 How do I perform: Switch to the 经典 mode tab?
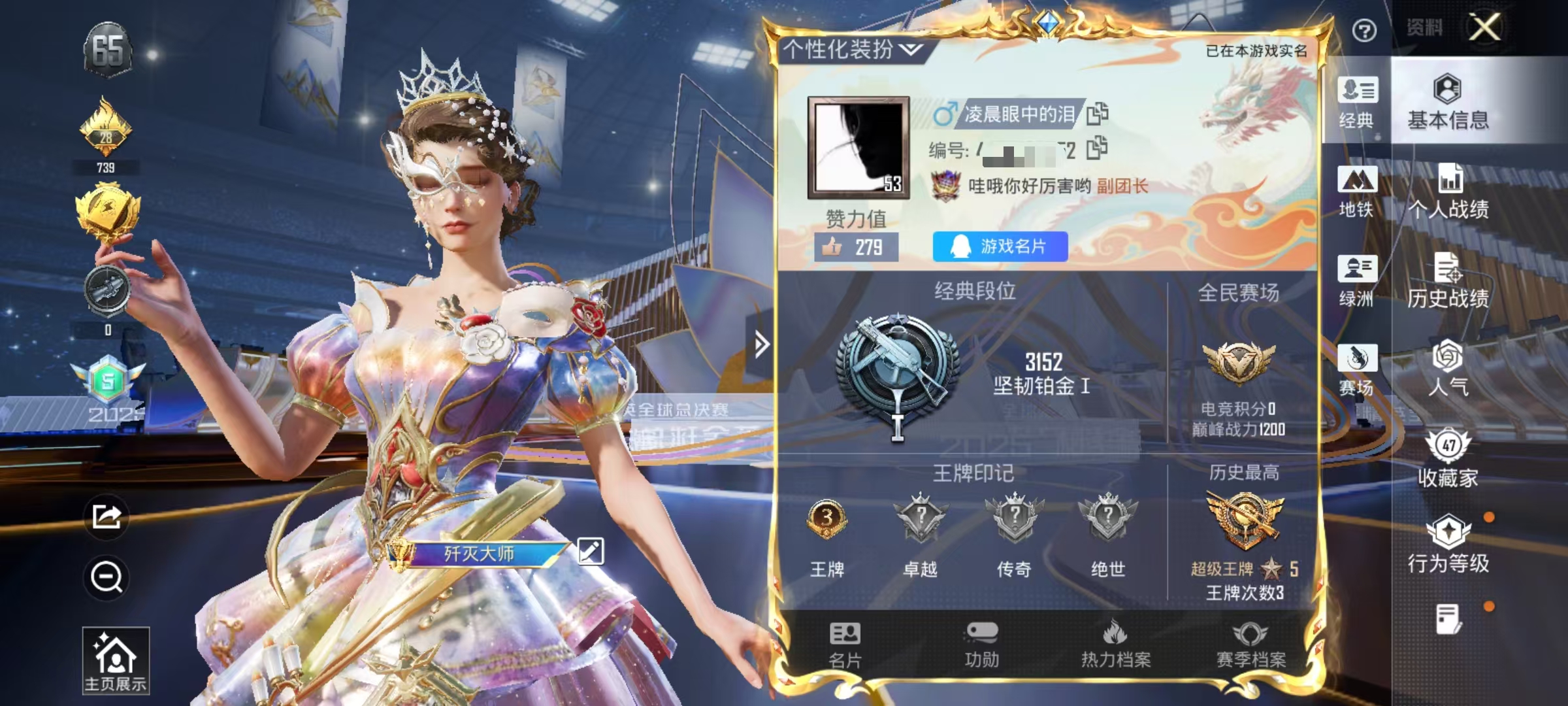1359,105
